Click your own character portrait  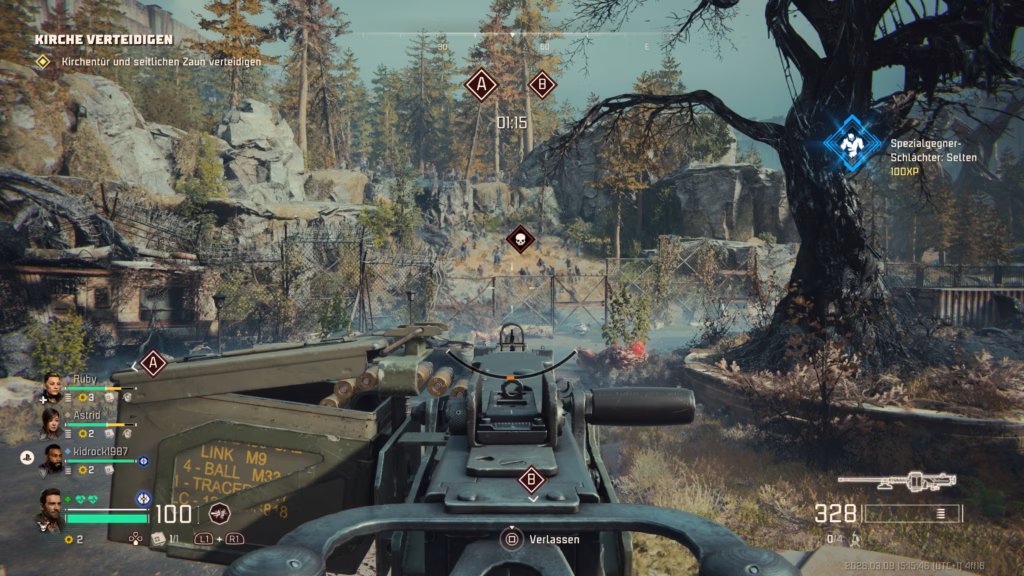[x=50, y=509]
